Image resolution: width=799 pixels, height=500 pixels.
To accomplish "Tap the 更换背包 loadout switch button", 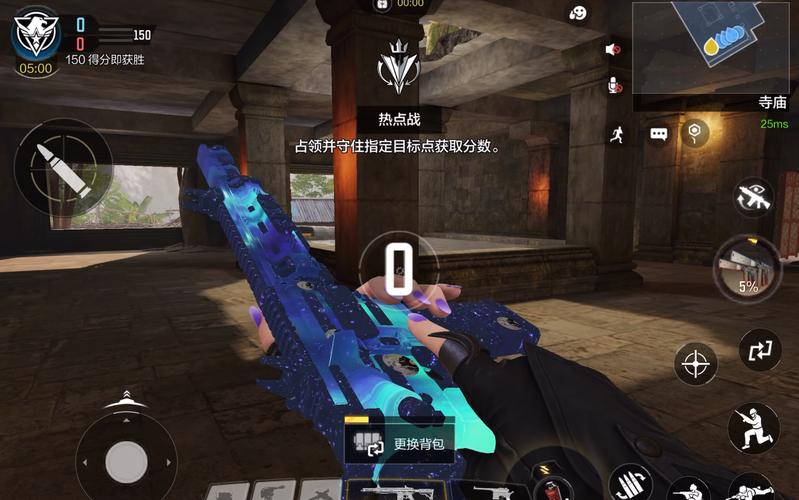I will (399, 442).
